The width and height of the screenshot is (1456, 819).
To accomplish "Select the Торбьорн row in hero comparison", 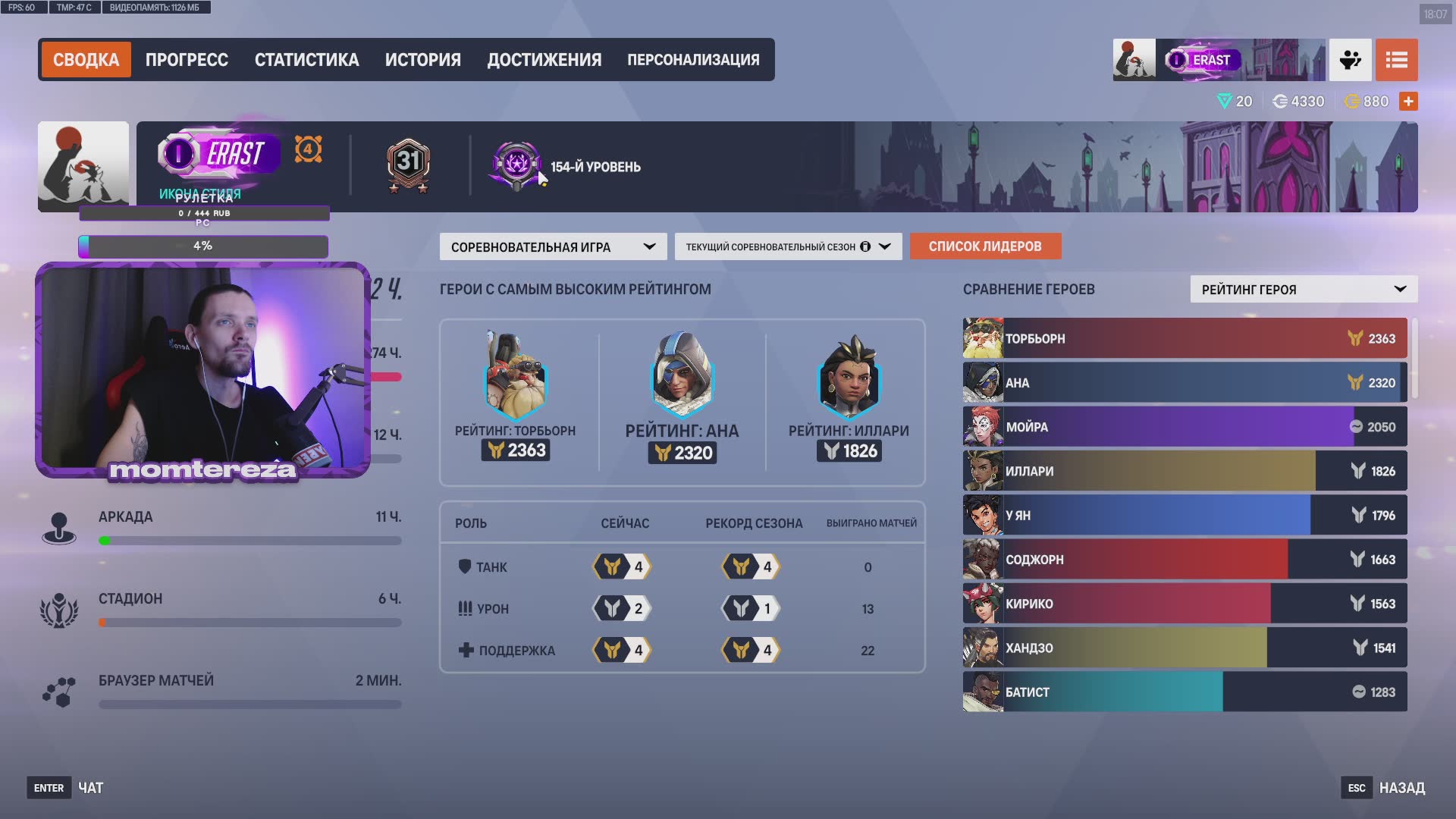I will pos(1185,338).
